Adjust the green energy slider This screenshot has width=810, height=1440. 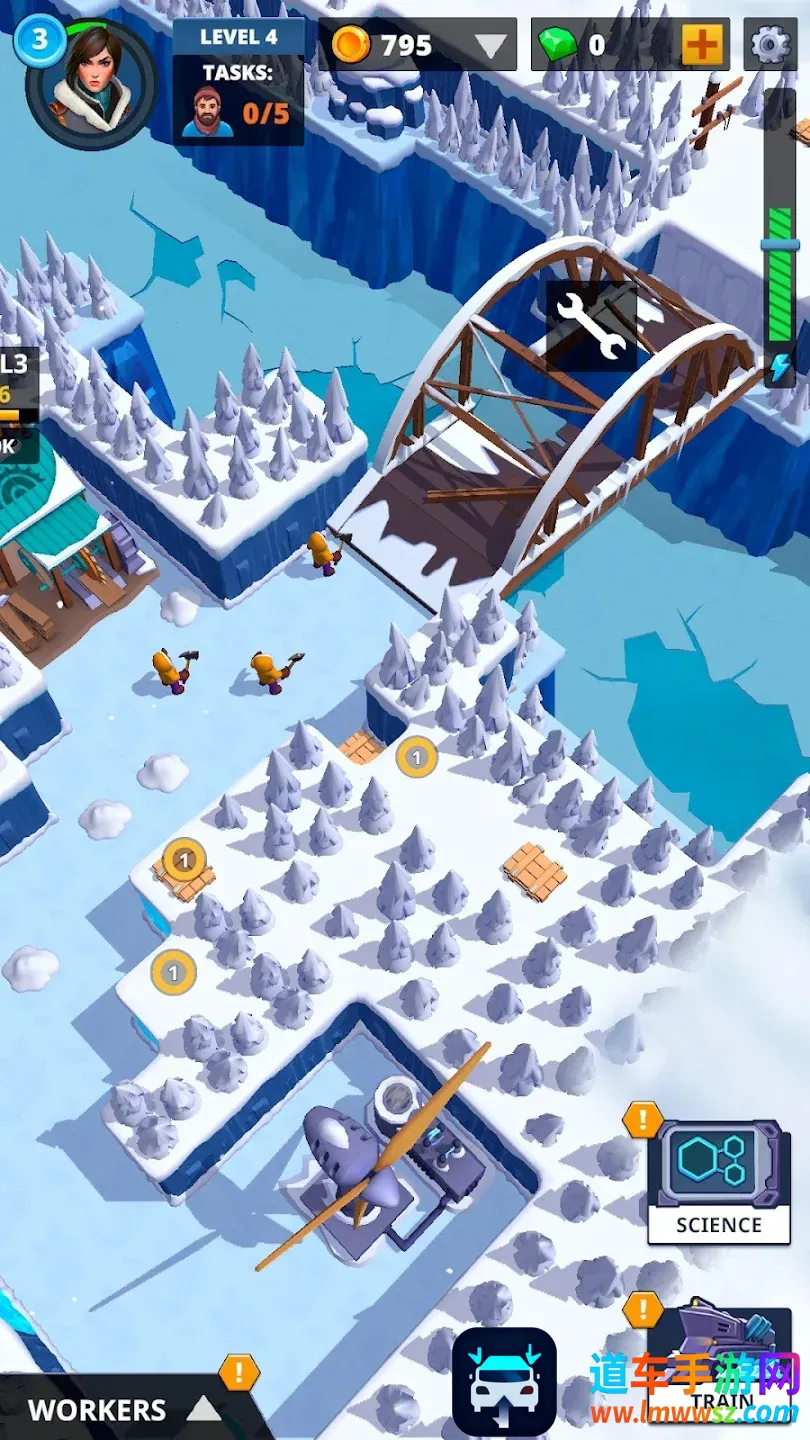tap(780, 245)
